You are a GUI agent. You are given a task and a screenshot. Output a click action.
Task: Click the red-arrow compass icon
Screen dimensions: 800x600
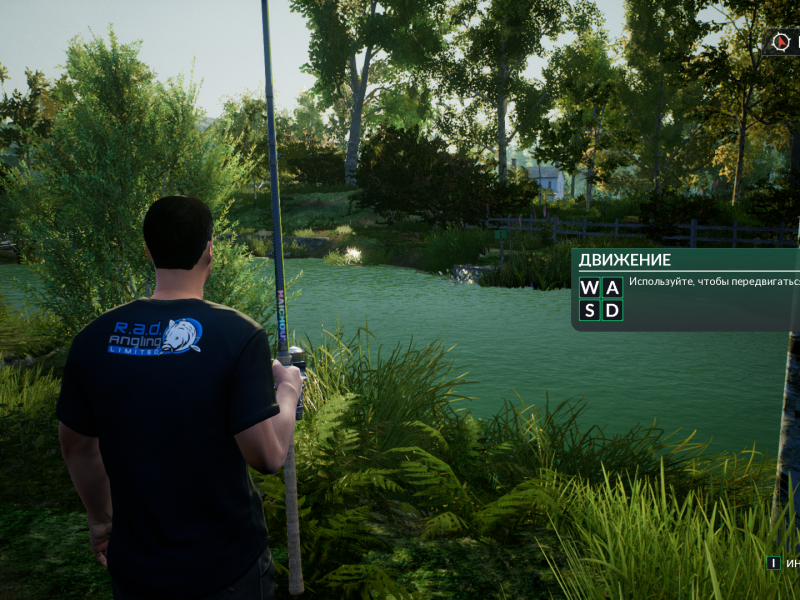(x=781, y=42)
